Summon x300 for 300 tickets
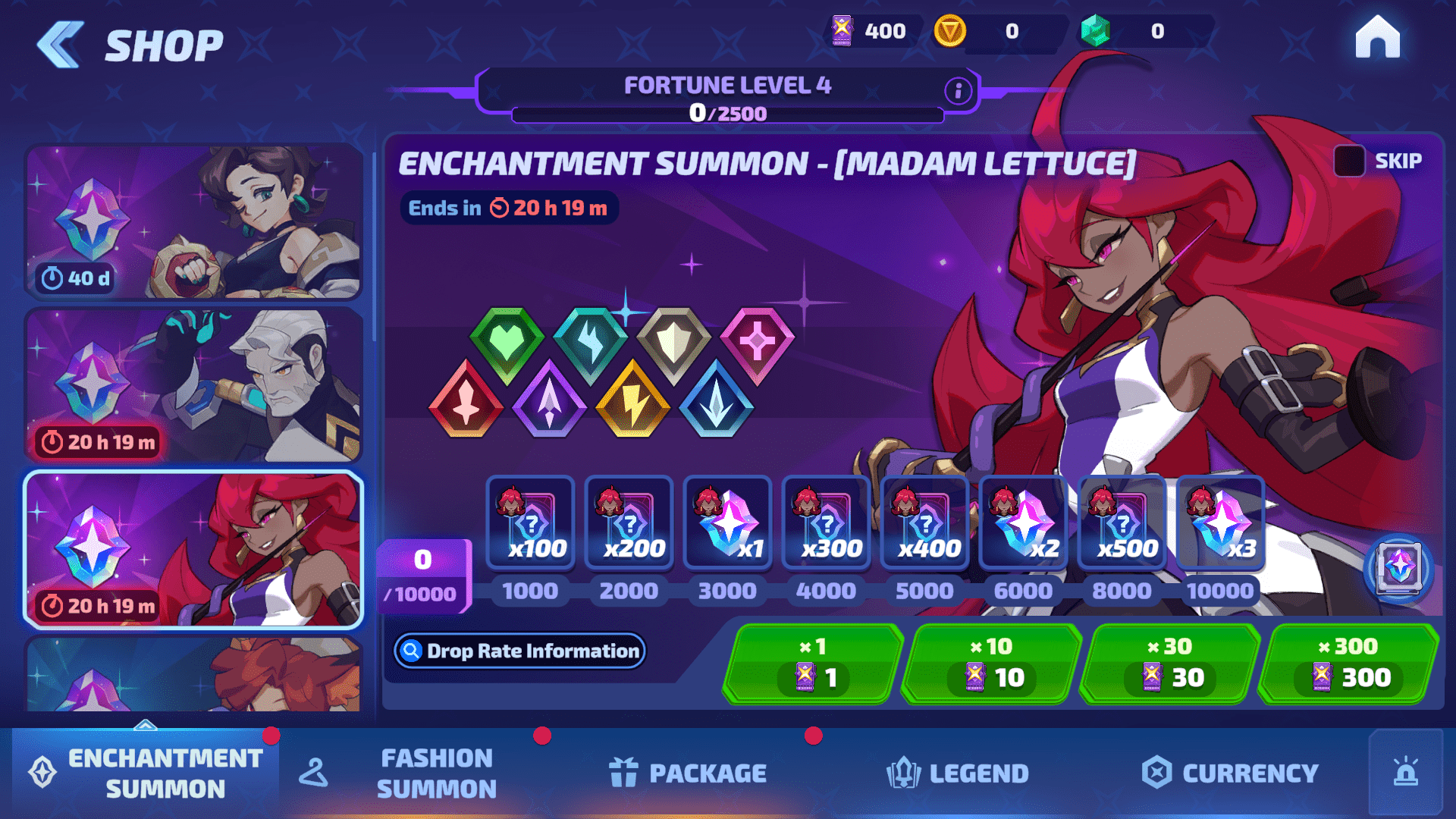Screen dimensions: 1456x819 coord(1348,664)
